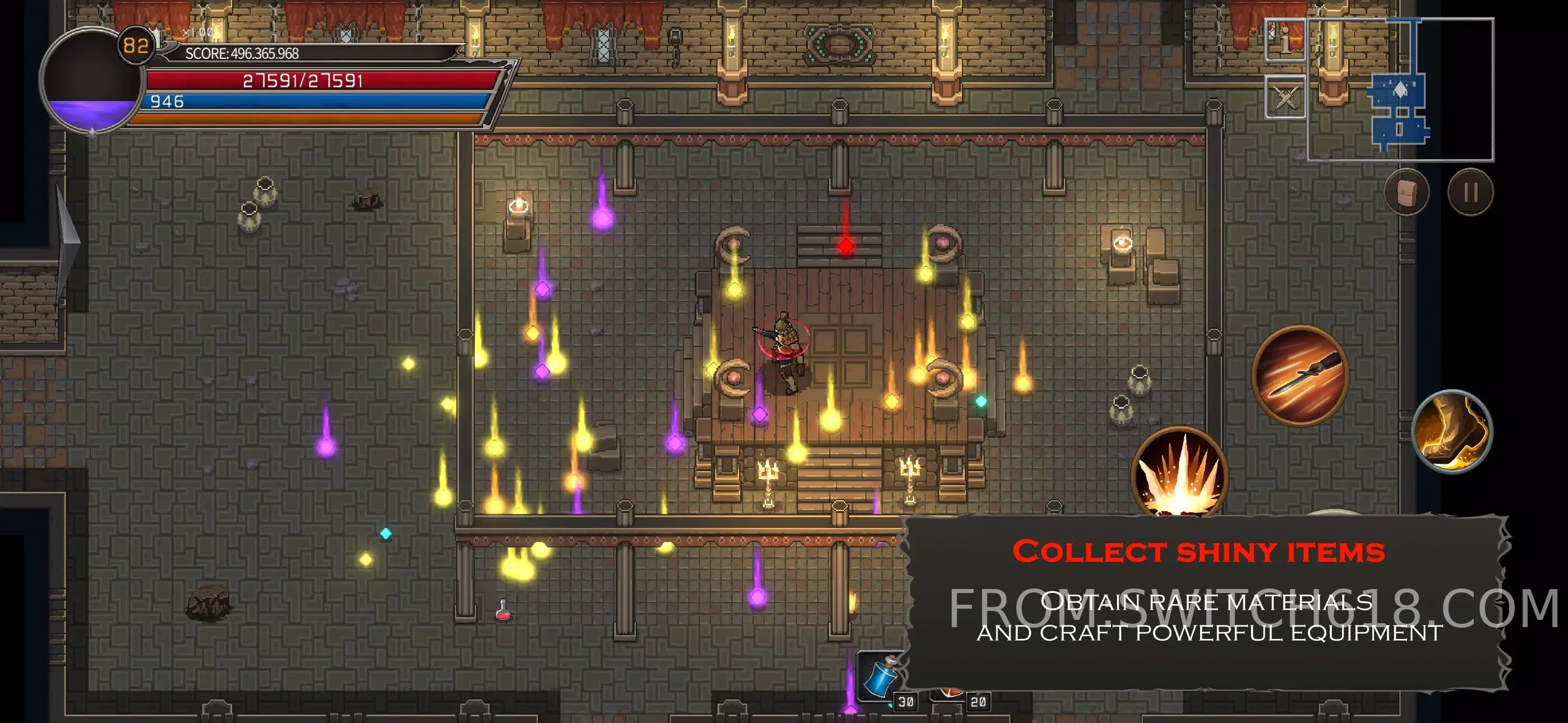Image resolution: width=1568 pixels, height=723 pixels.
Task: Open the info panel with the 'i' icon
Action: click(x=1285, y=40)
